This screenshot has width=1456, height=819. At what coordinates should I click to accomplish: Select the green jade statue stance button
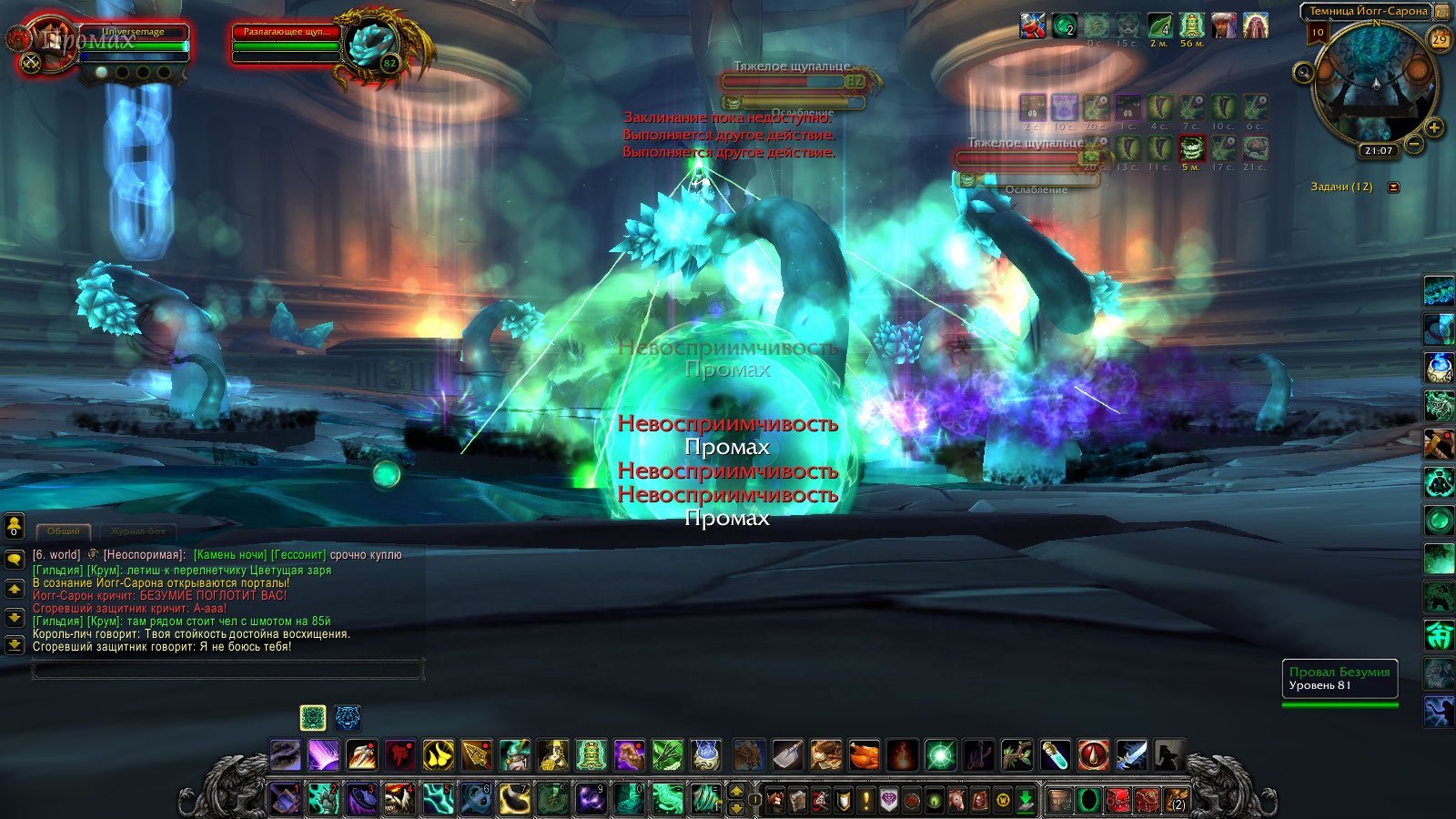click(x=313, y=718)
